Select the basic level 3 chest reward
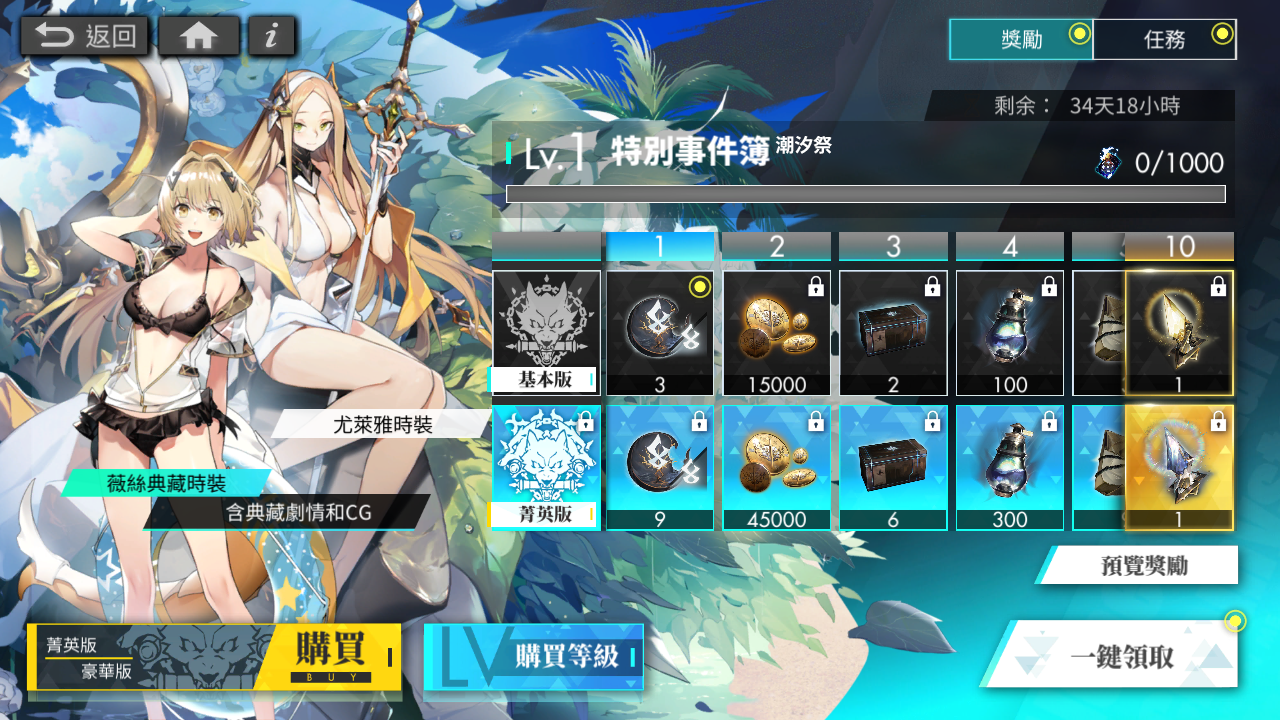Image resolution: width=1280 pixels, height=720 pixels. pos(893,333)
